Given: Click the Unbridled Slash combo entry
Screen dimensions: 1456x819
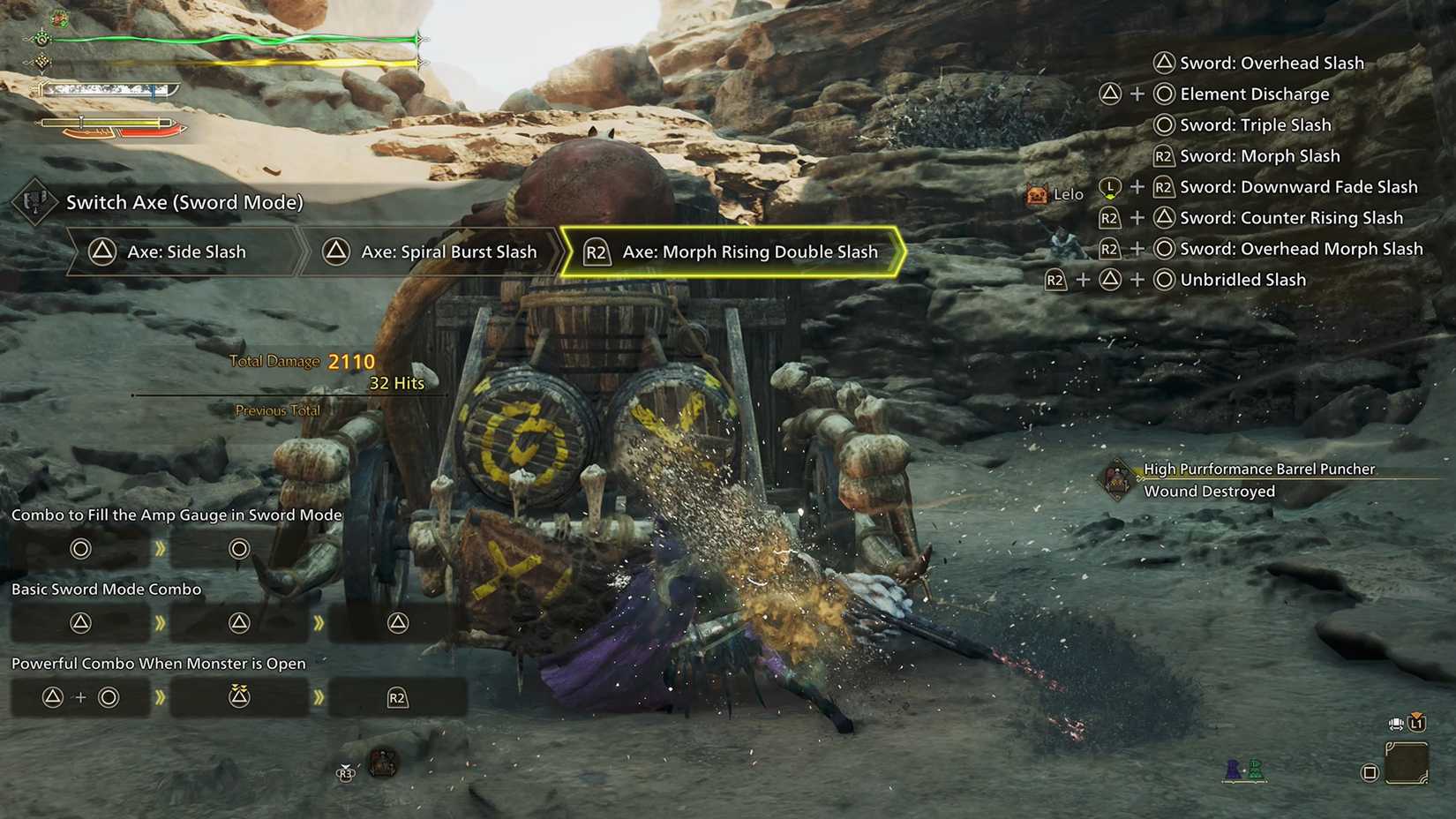Looking at the screenshot, I should tap(1240, 280).
